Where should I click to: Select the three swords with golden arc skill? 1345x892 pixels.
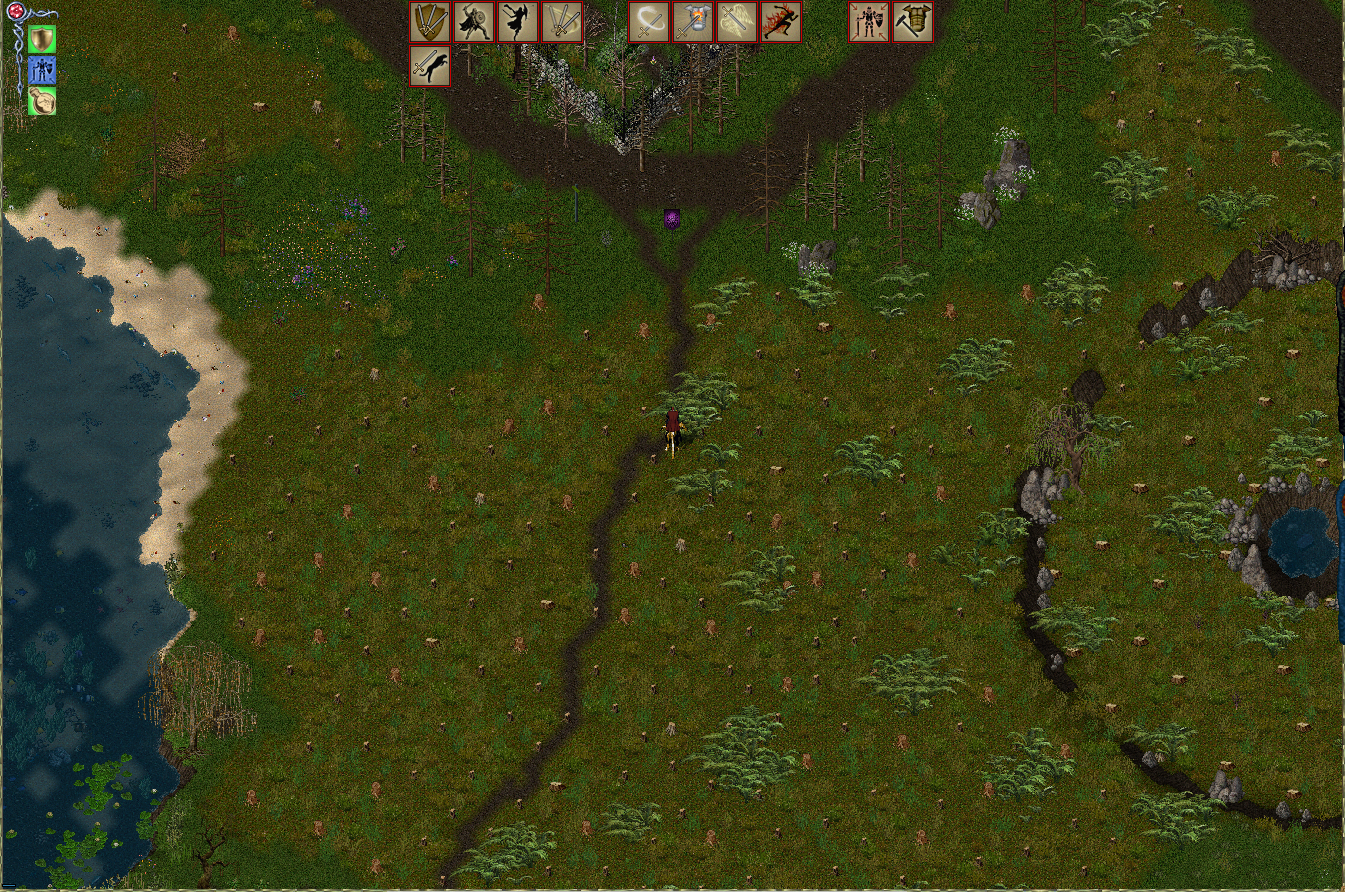(x=562, y=22)
